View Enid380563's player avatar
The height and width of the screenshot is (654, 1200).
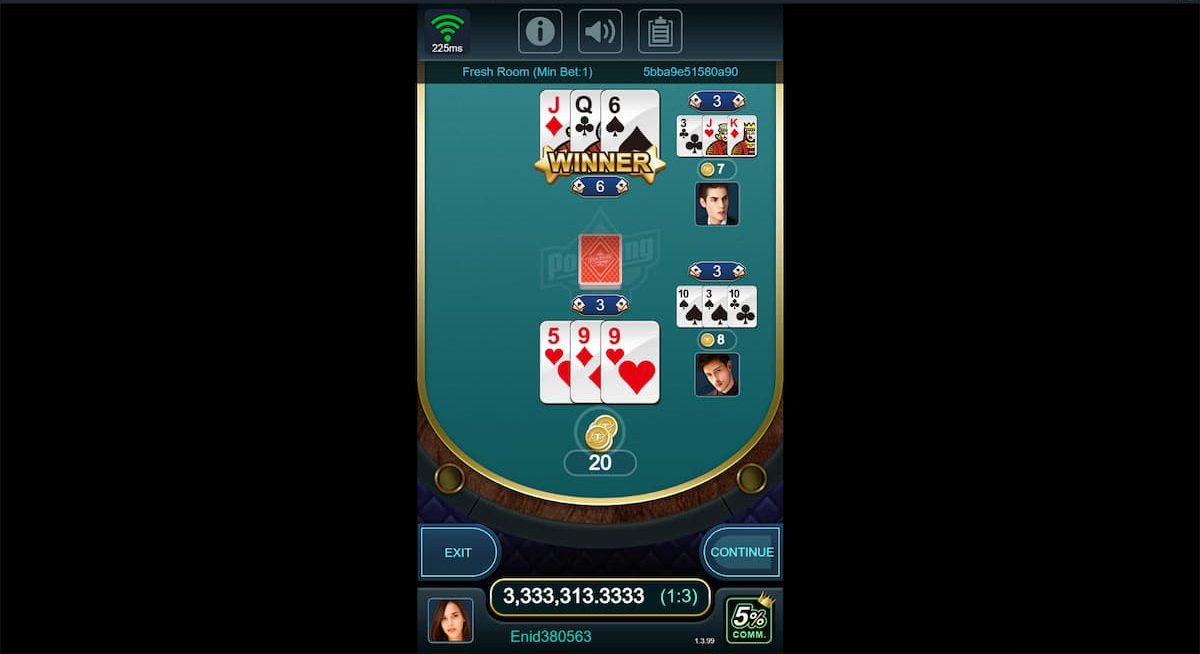(x=450, y=620)
